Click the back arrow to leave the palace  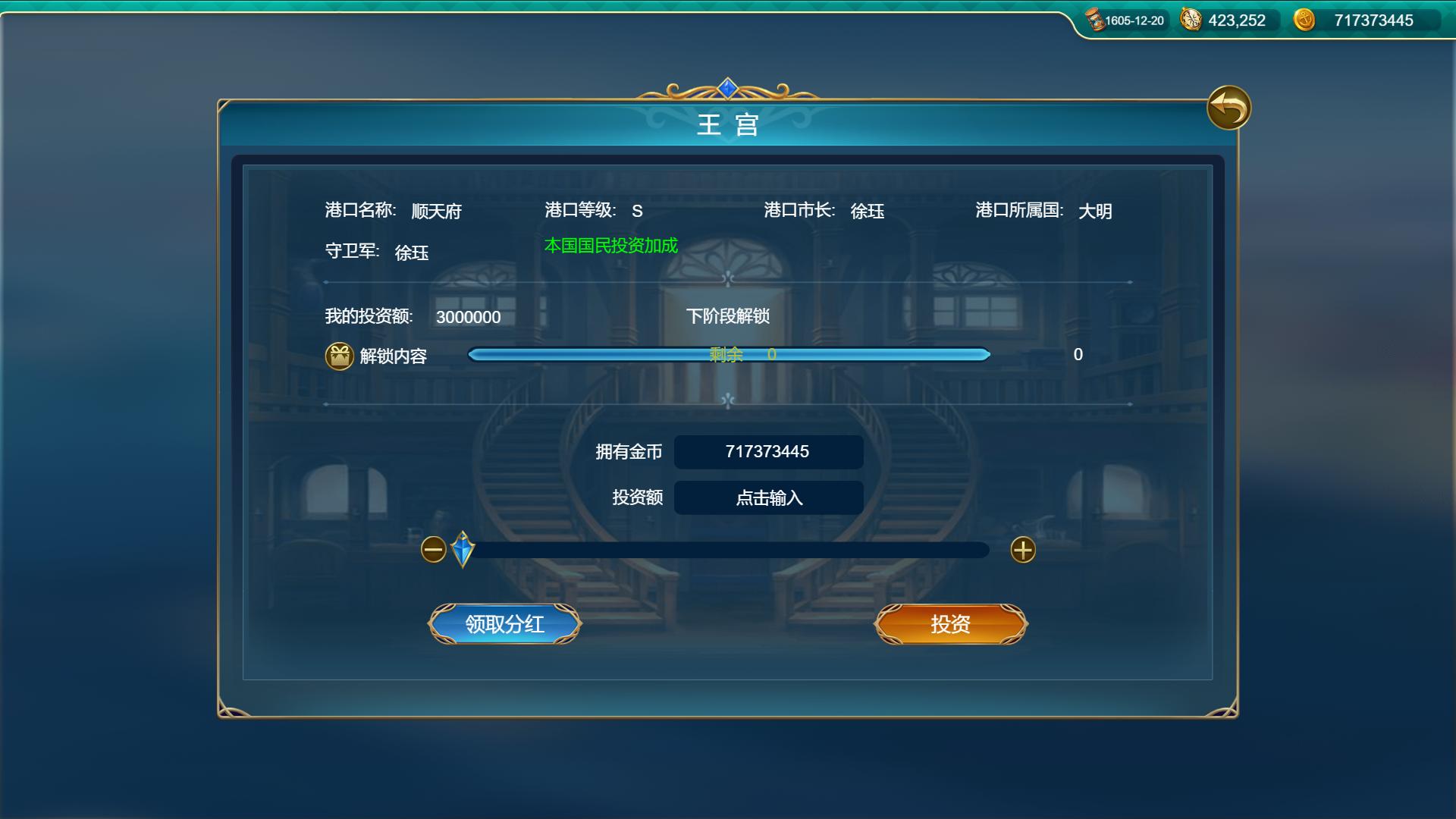[x=1230, y=108]
